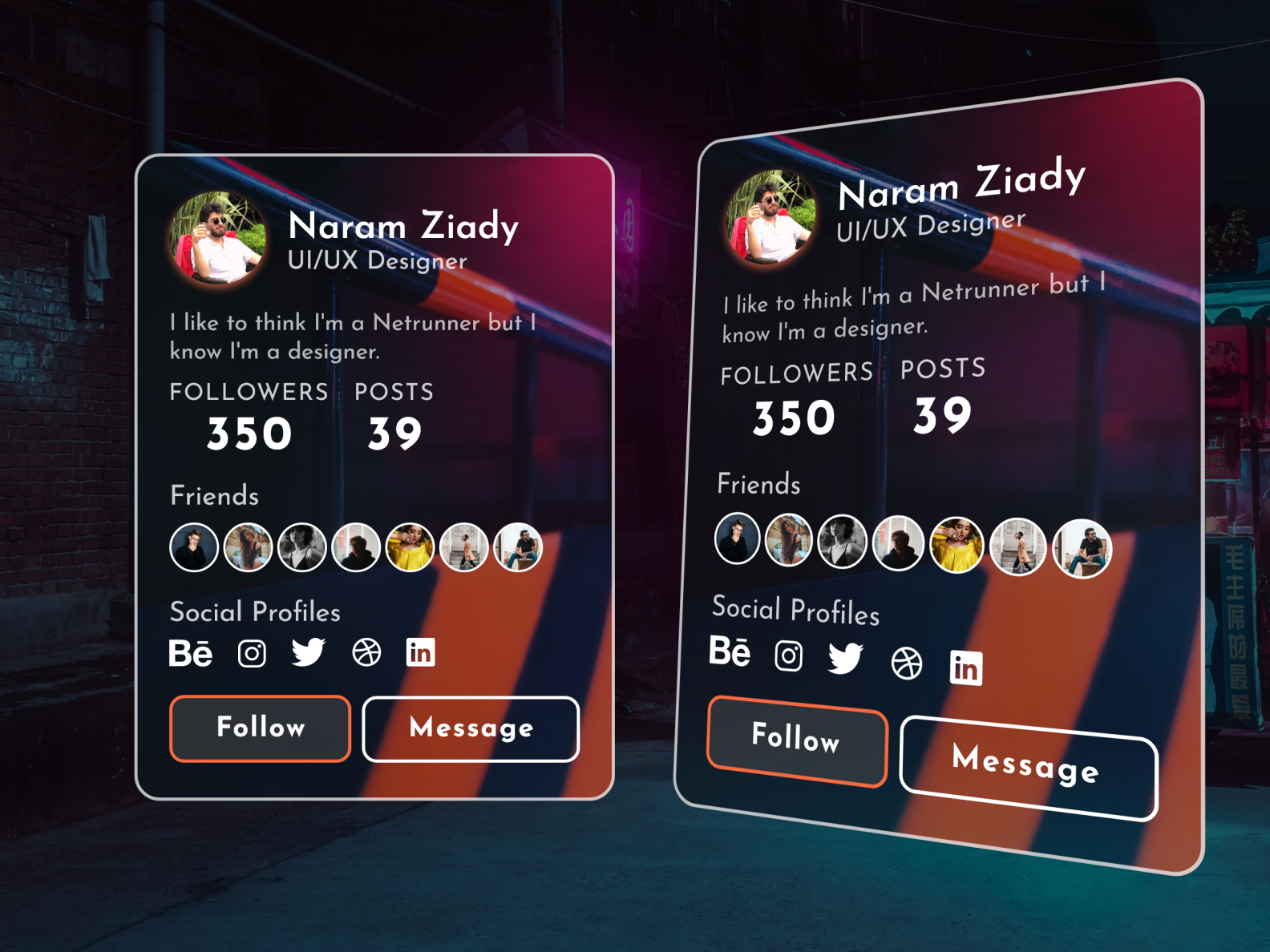Open the Dribbble profile icon

(367, 651)
